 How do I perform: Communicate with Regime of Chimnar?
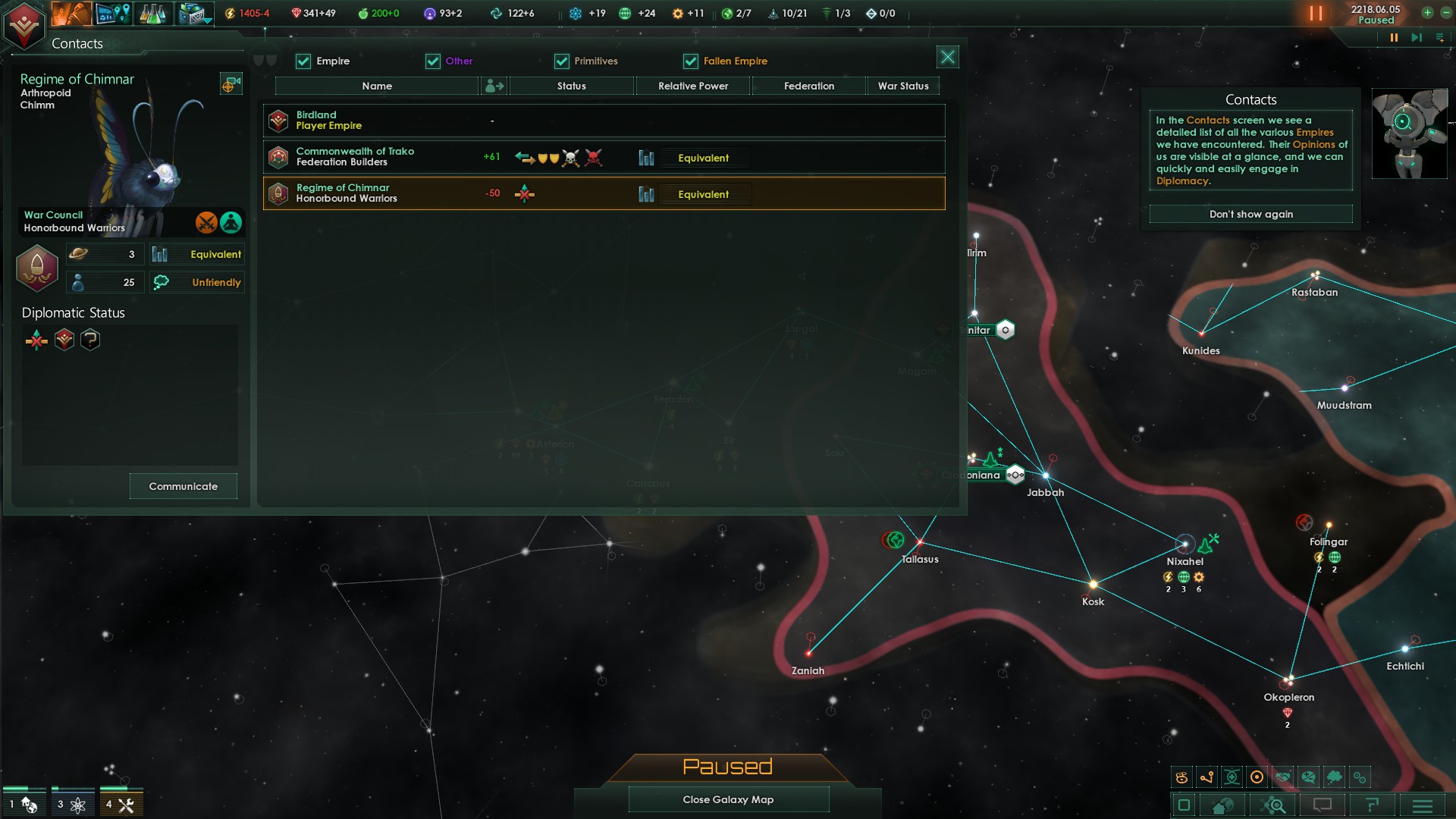(x=183, y=486)
